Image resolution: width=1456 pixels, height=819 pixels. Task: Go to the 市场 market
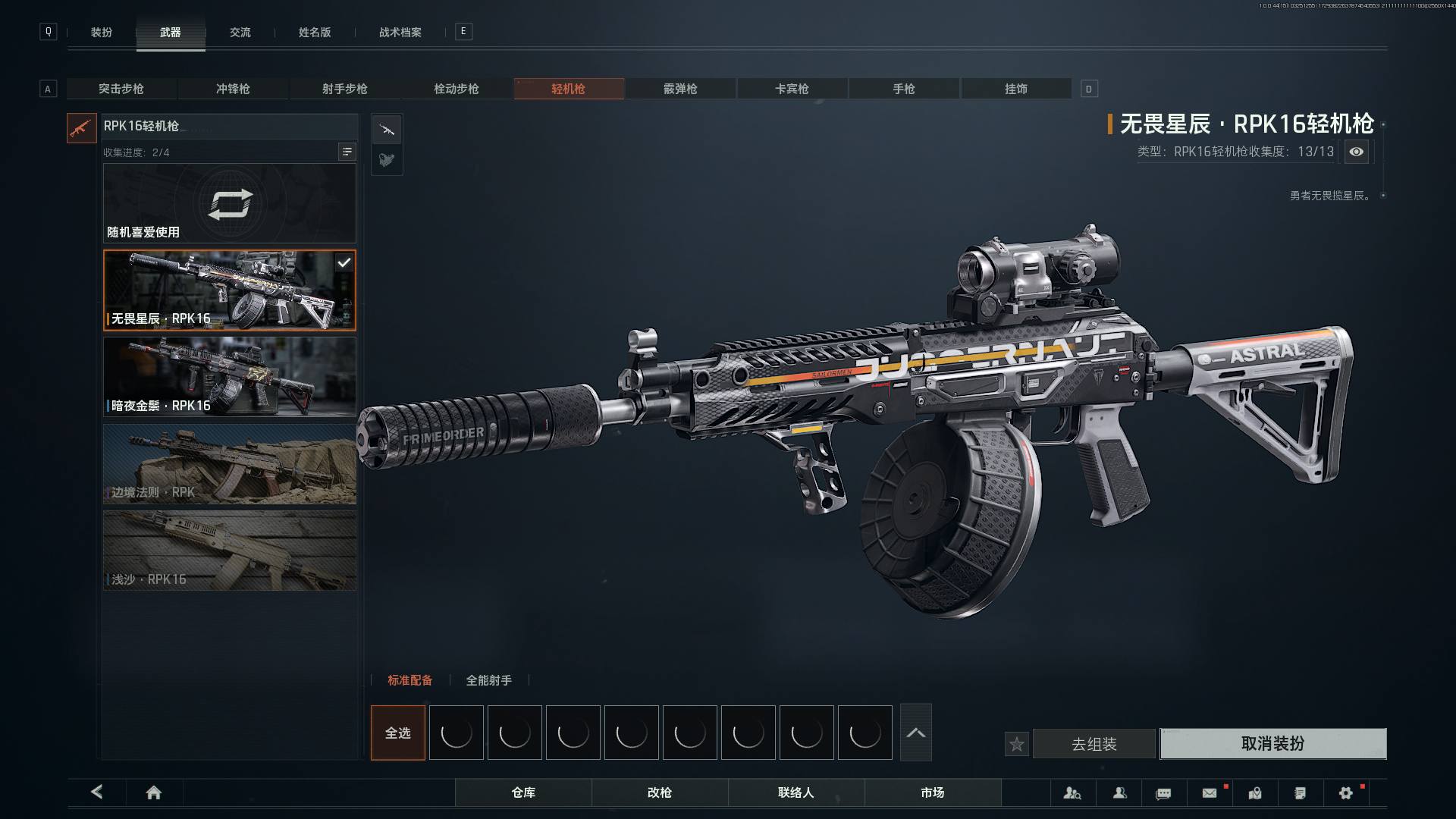933,792
